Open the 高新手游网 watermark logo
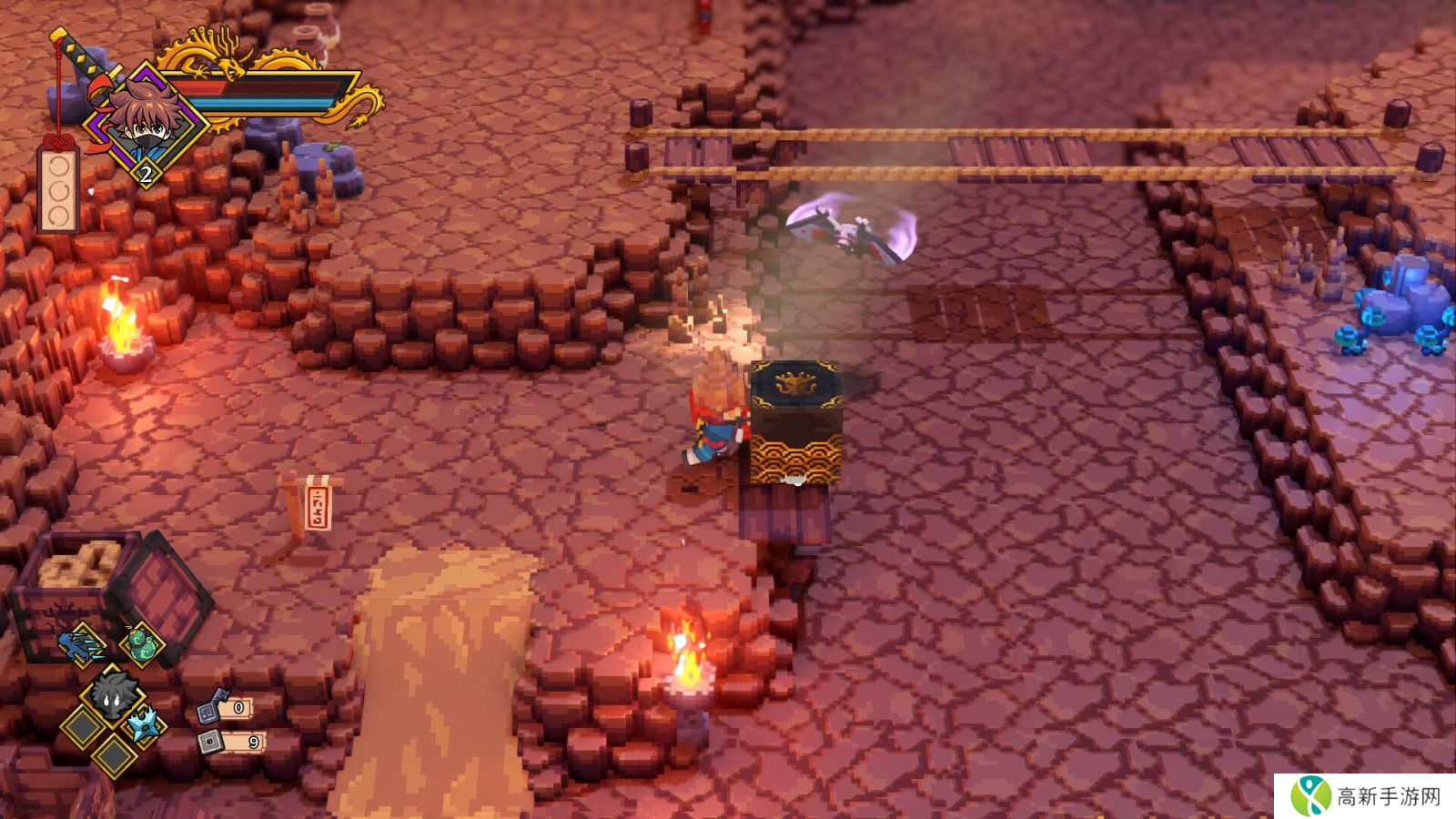Screen dimensions: 1456x819 [x=1365, y=796]
